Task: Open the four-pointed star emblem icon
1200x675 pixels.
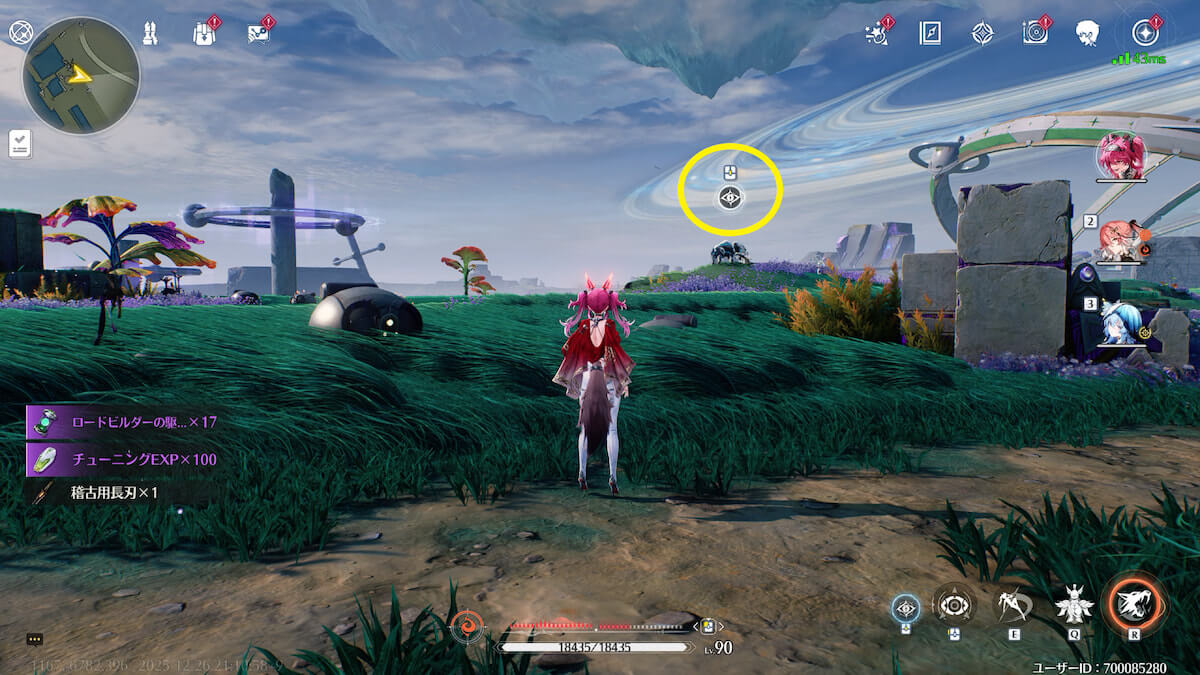Action: (982, 33)
